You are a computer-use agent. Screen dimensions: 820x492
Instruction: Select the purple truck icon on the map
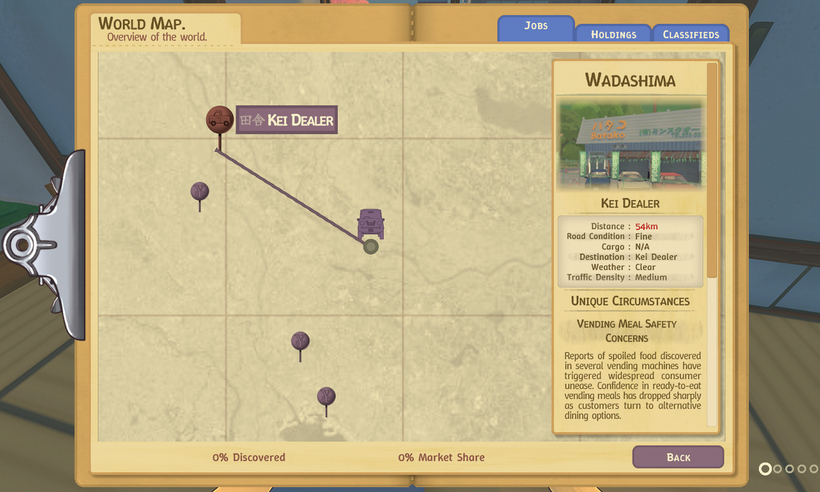[x=371, y=223]
